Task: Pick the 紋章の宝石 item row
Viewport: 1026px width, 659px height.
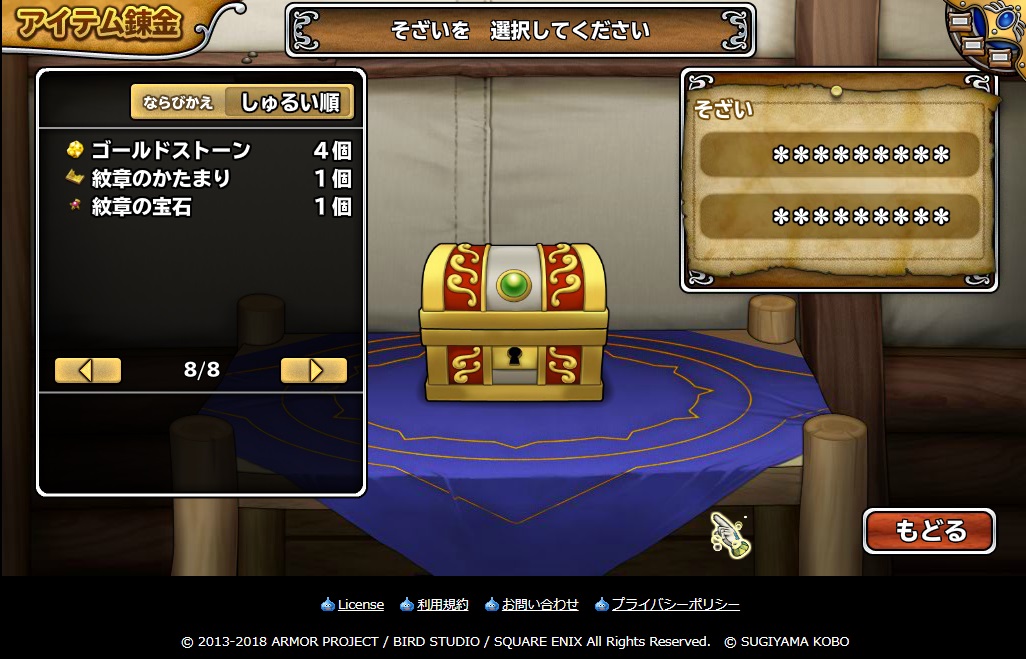Action: click(x=208, y=207)
